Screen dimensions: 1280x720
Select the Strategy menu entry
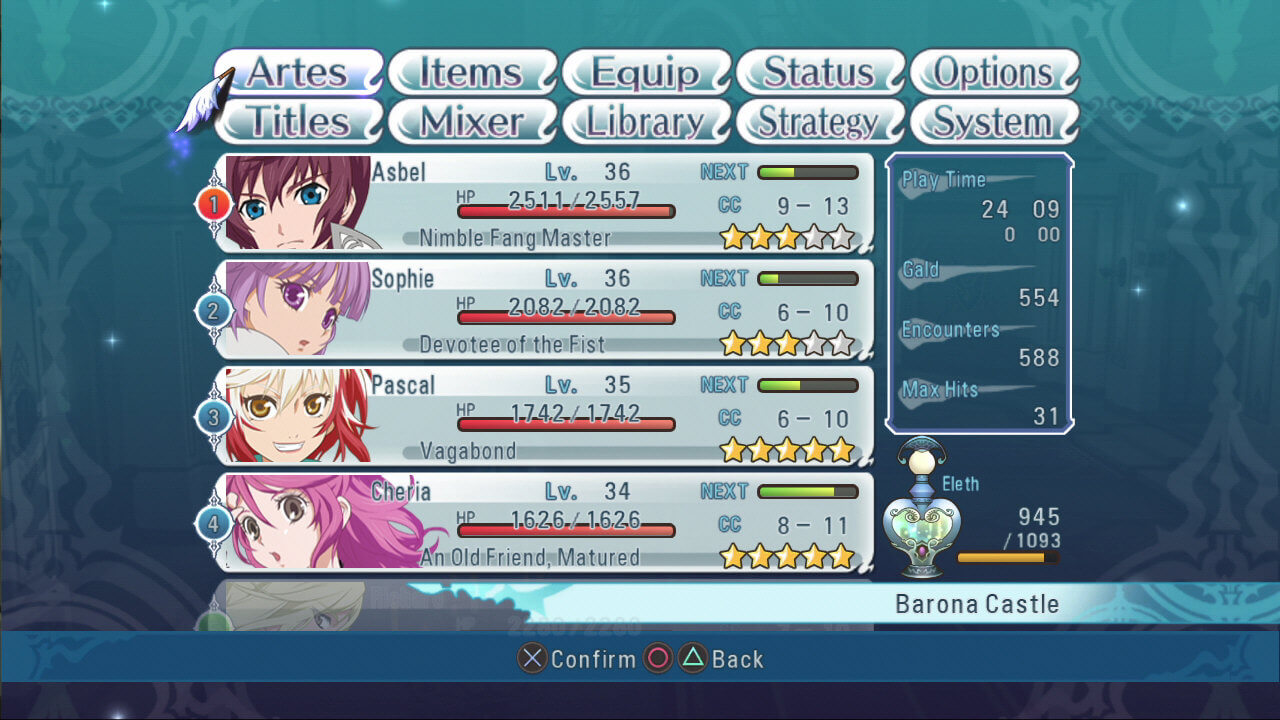(820, 121)
